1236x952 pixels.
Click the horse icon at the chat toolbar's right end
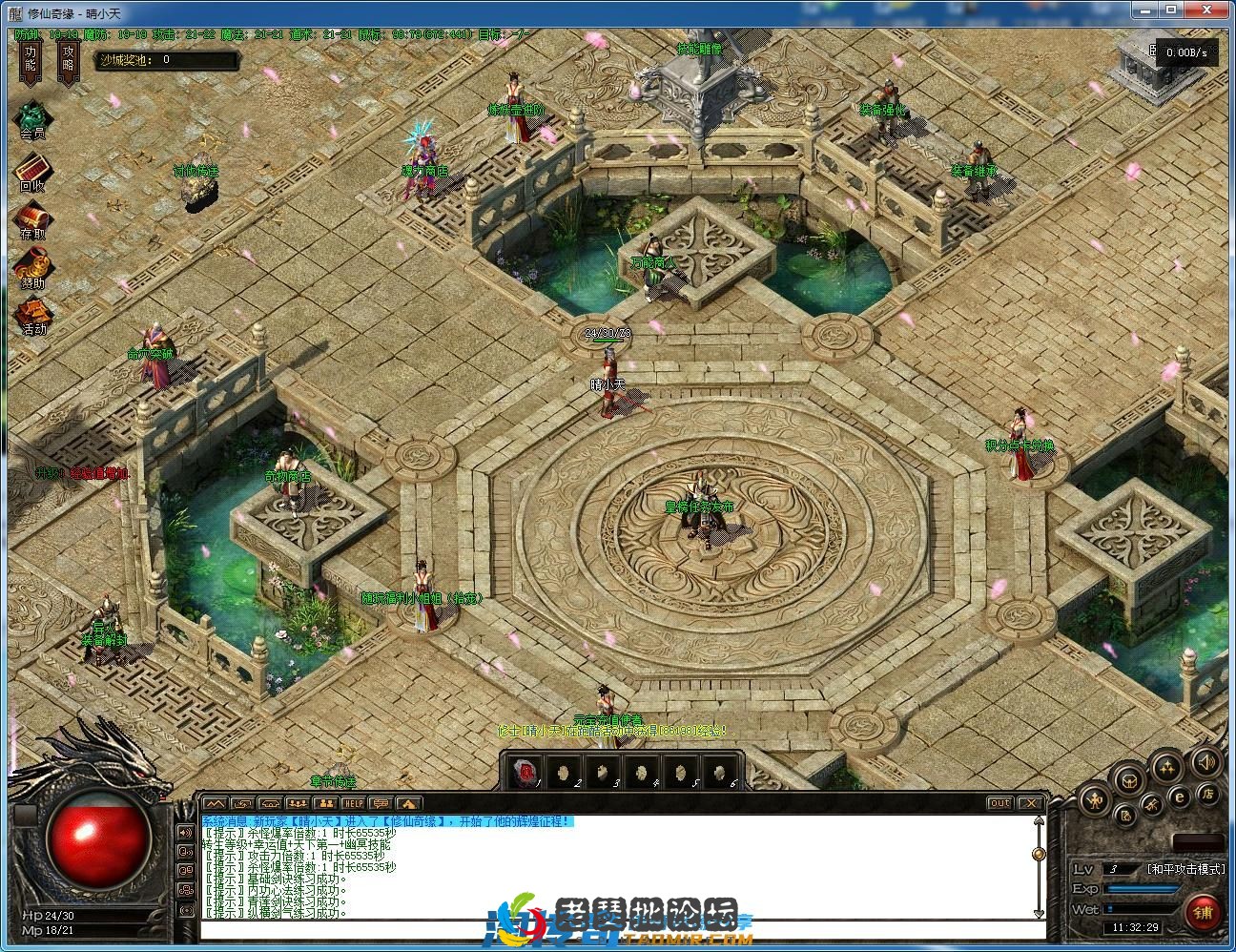(409, 804)
